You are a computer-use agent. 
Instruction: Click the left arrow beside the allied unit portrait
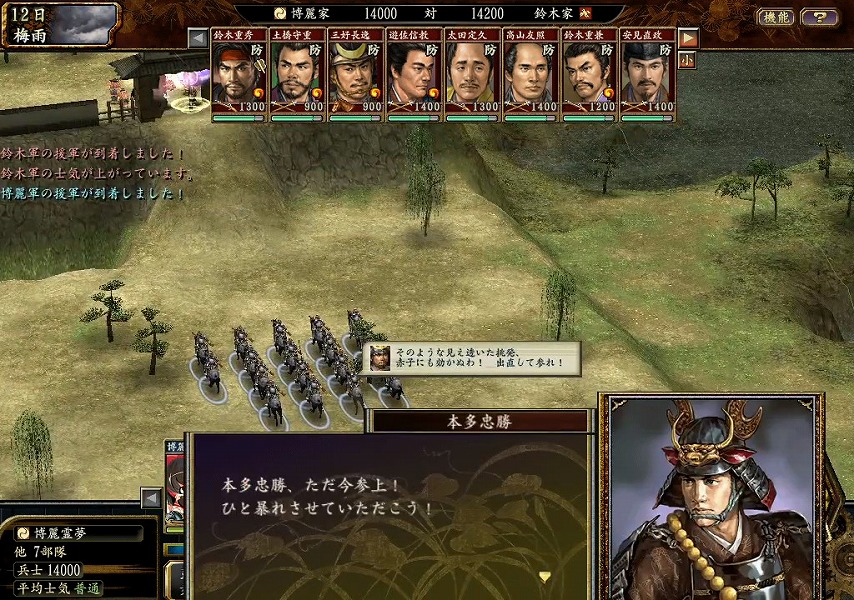pyautogui.click(x=151, y=497)
